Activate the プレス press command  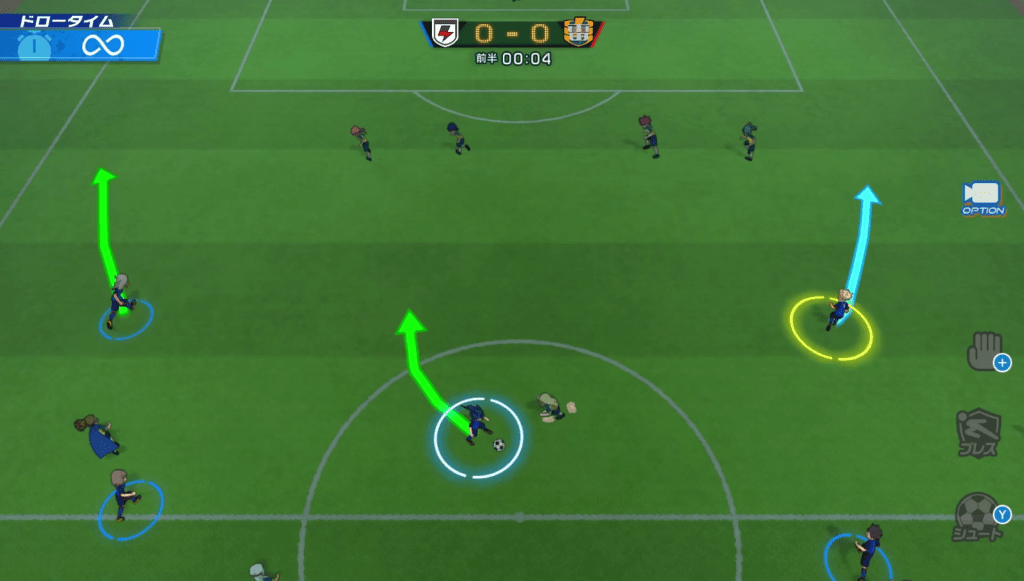977,432
